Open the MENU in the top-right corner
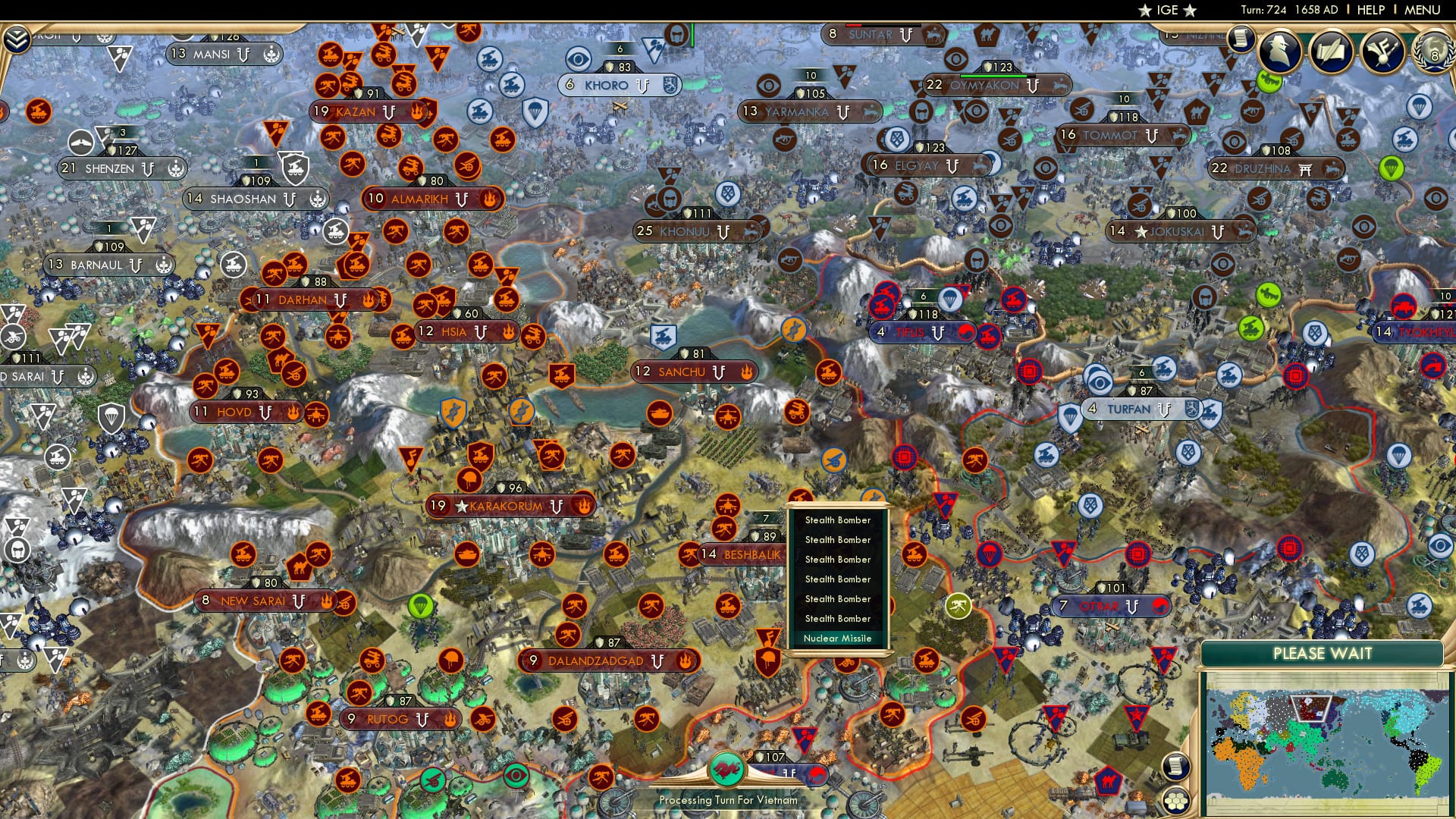Viewport: 1456px width, 819px height. click(1425, 11)
